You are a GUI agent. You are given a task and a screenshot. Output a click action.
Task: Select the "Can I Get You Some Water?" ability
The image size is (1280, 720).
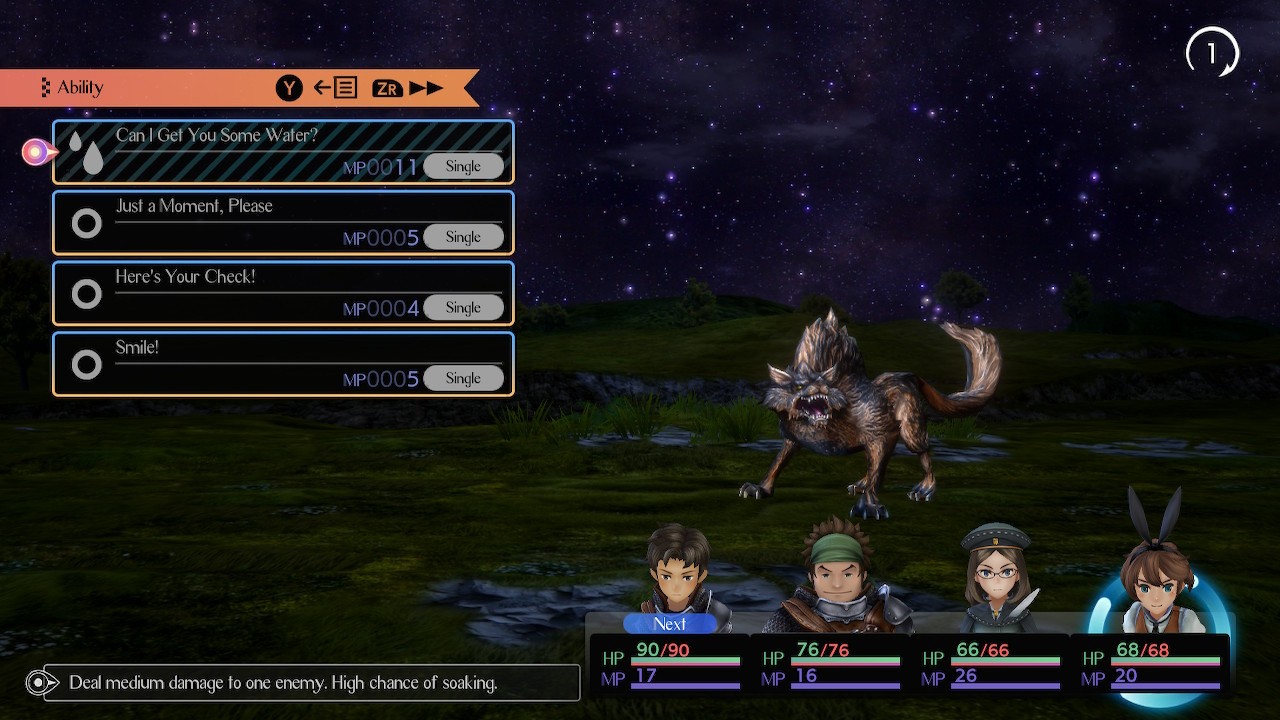click(x=283, y=152)
